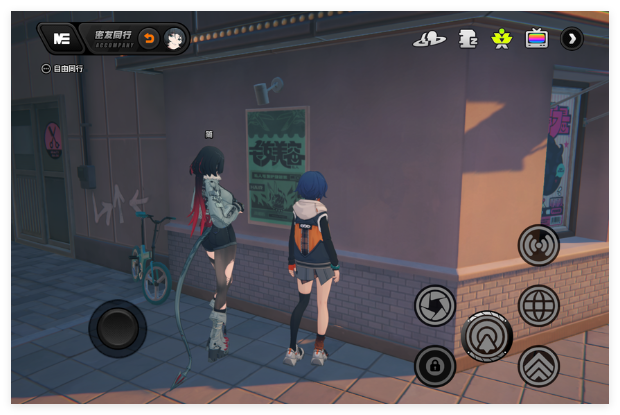Tap the large concentric-arrow action button
Image resolution: width=620 pixels, height=415 pixels.
click(x=487, y=335)
